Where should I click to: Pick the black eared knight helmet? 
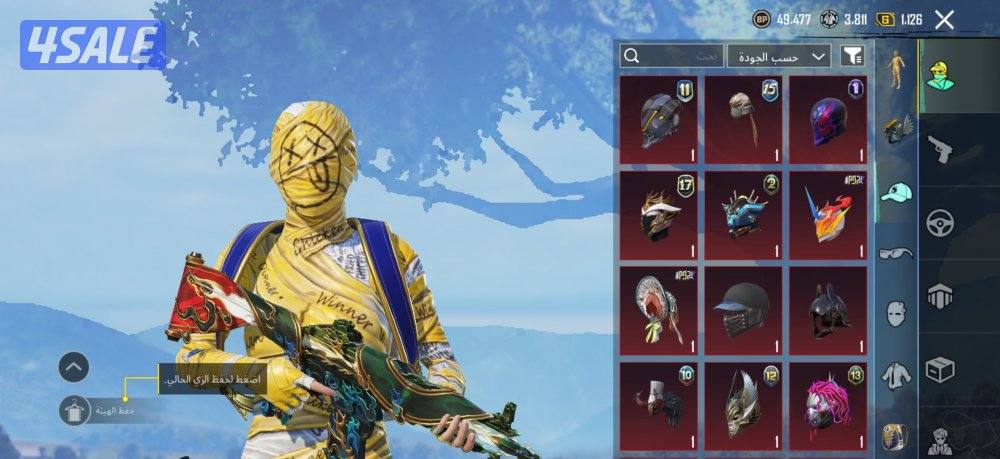pos(828,310)
